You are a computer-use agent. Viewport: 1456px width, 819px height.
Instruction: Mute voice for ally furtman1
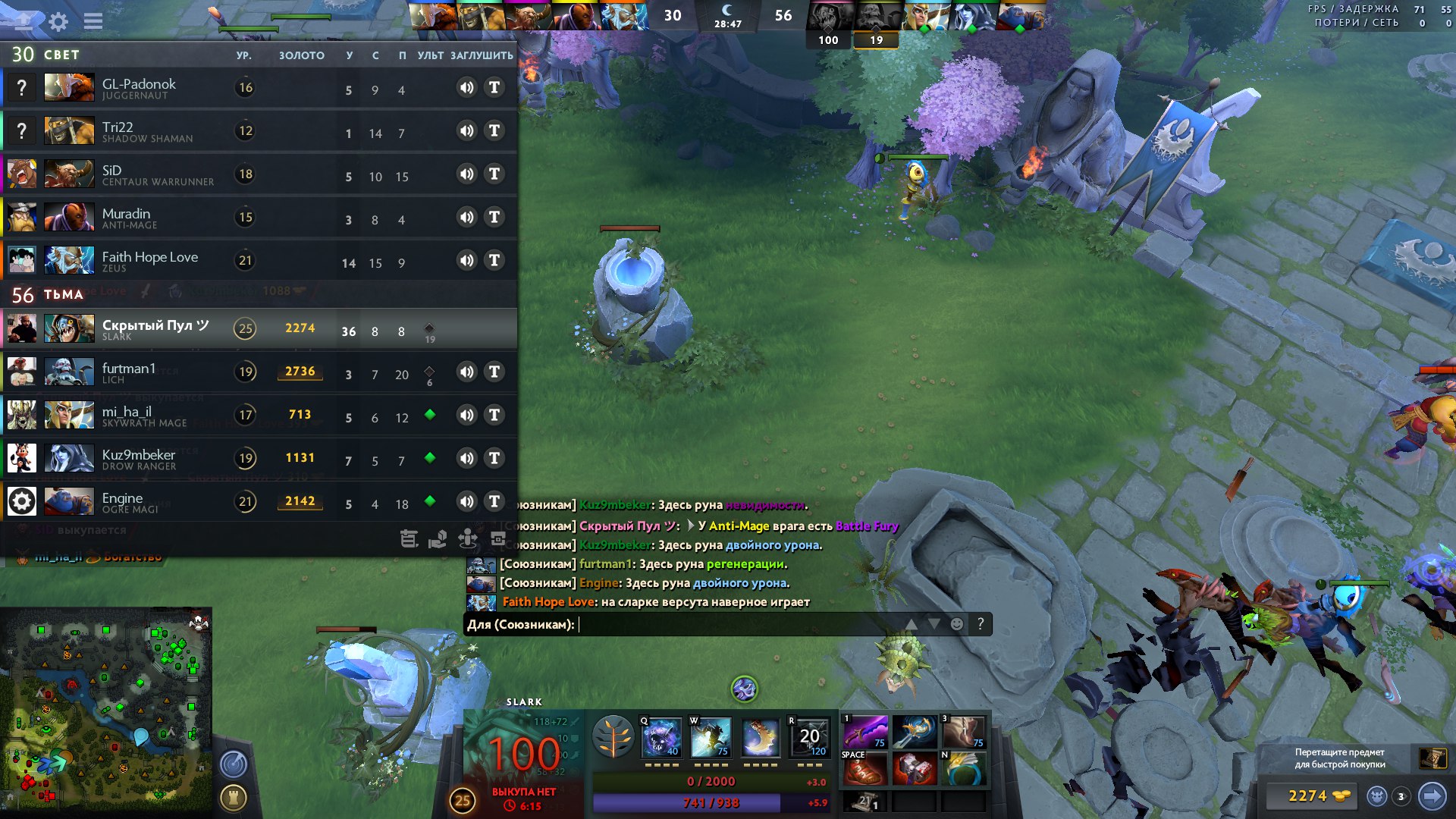click(466, 372)
